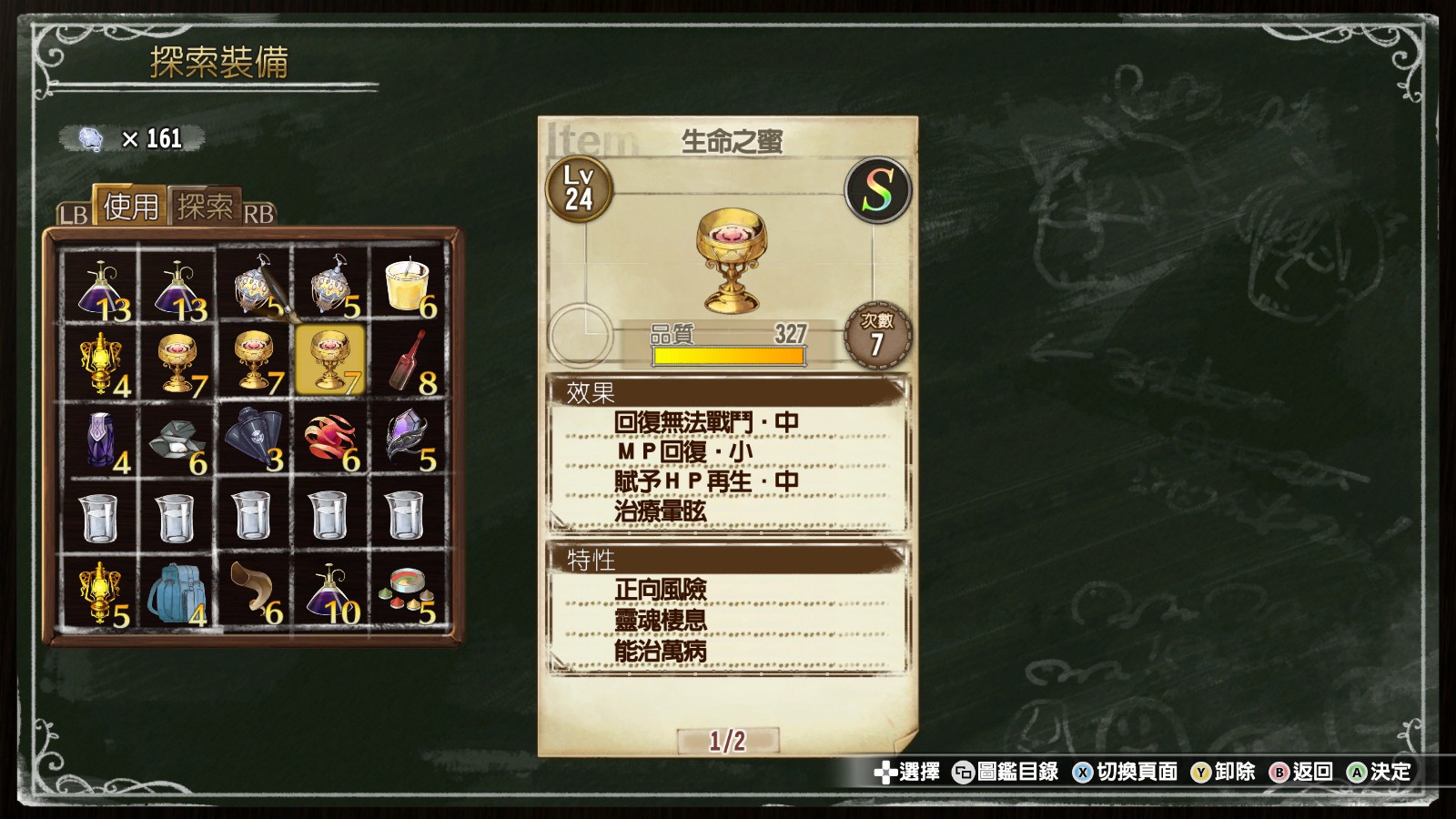
Task: Select the candle item with count 6
Action: point(407,282)
